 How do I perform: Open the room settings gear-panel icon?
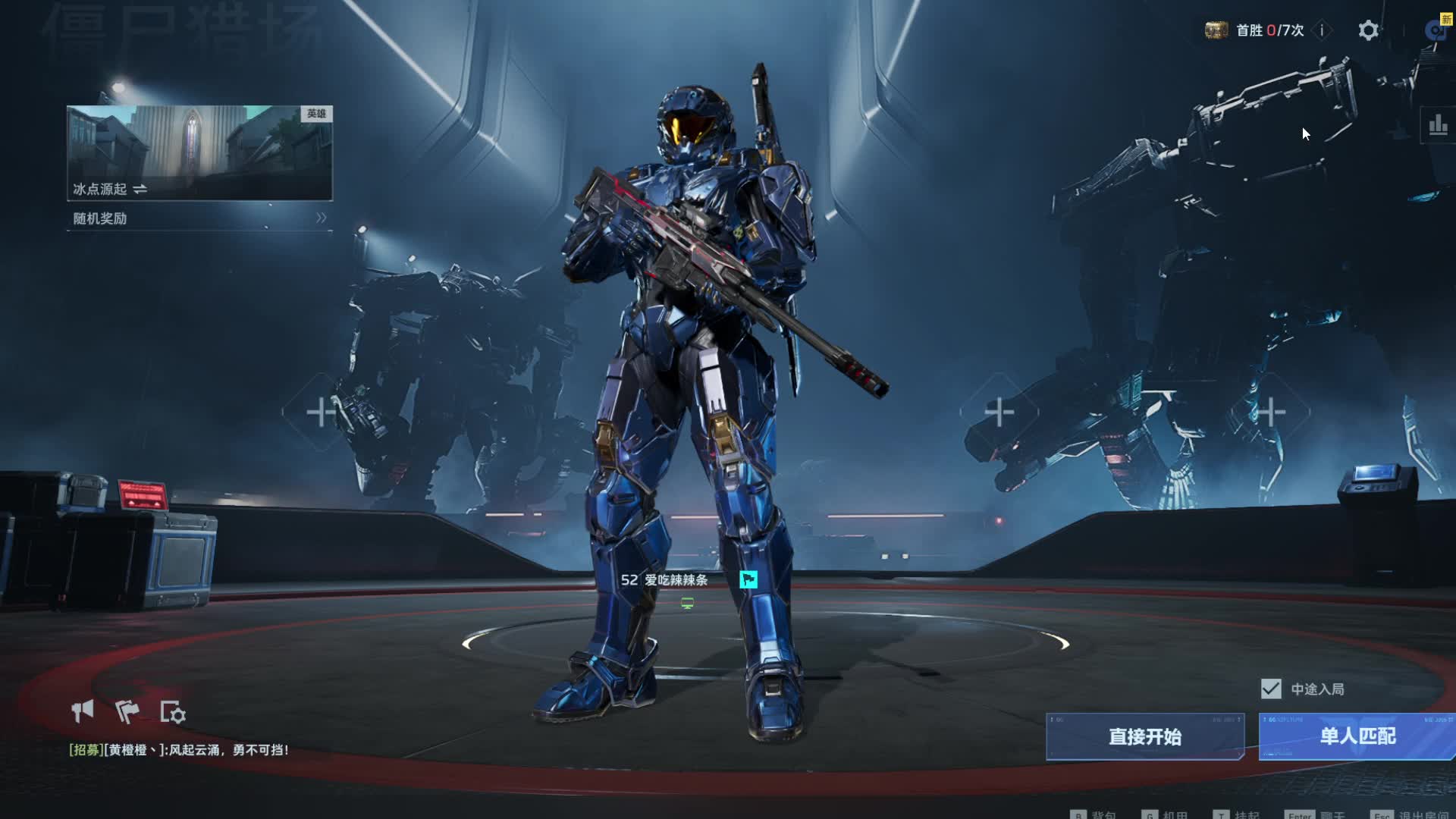(173, 712)
